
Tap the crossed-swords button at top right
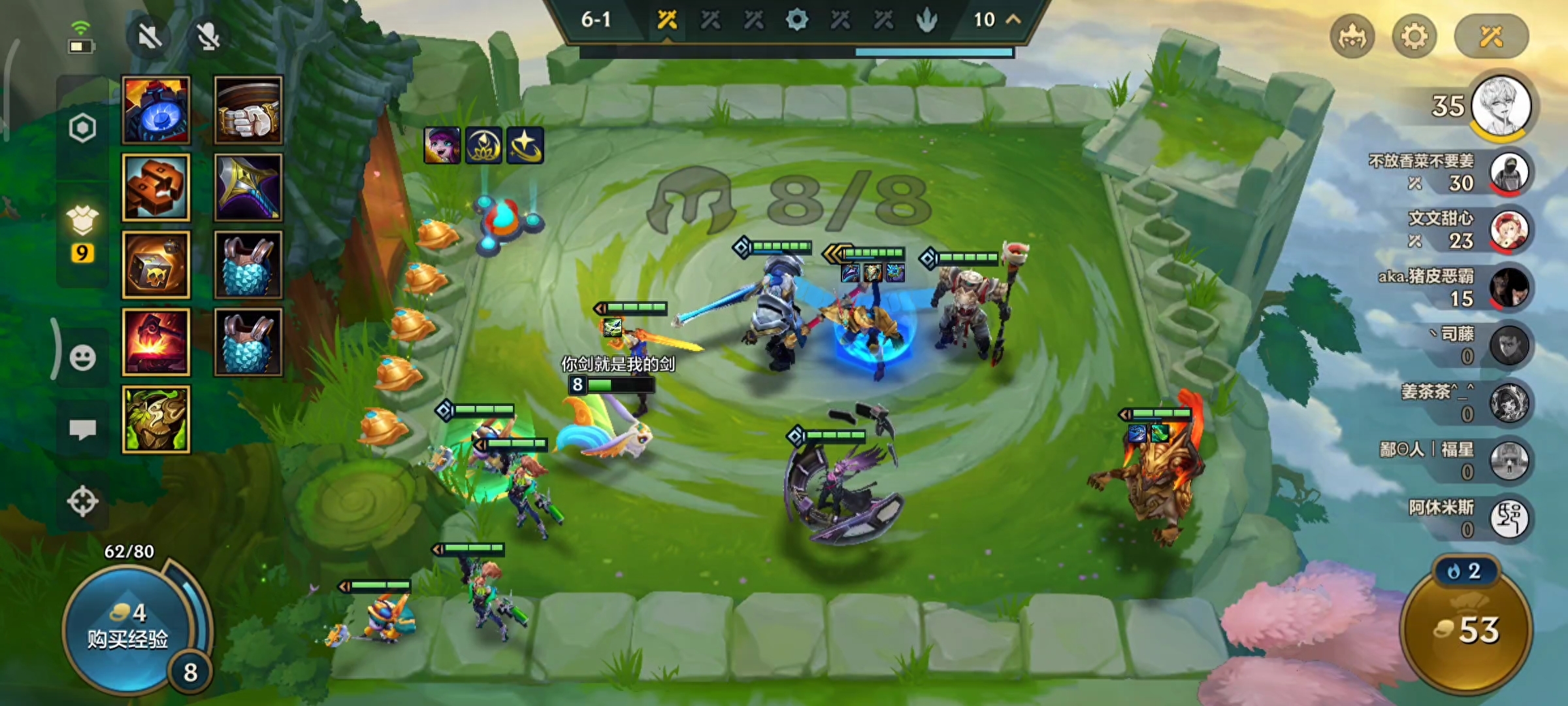pyautogui.click(x=1491, y=36)
